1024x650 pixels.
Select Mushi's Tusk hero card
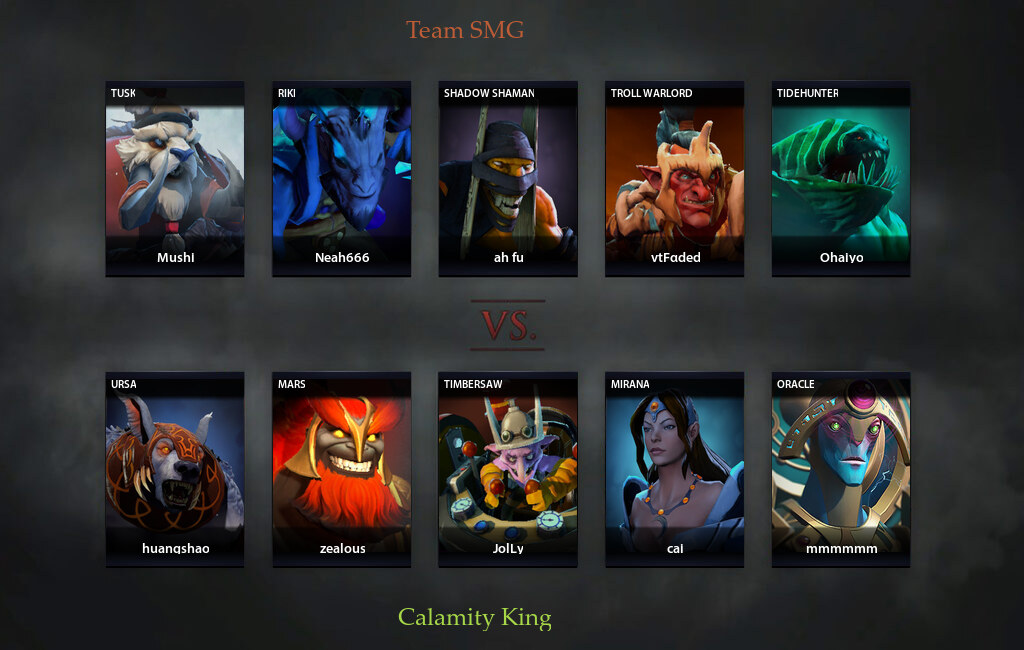click(175, 178)
